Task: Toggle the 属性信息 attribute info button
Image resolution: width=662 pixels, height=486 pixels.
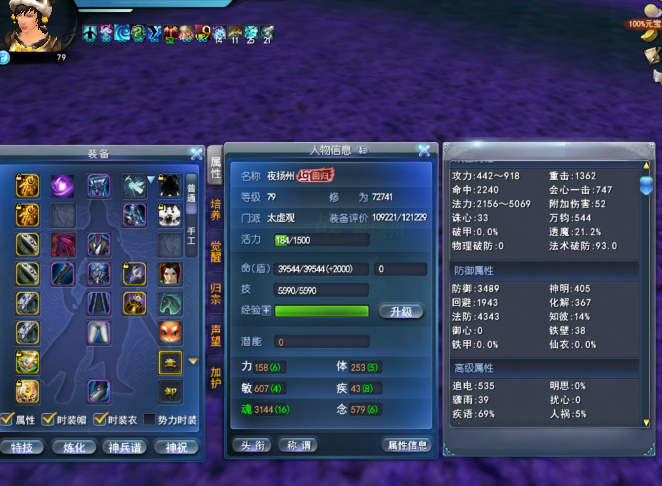Action: [x=406, y=445]
